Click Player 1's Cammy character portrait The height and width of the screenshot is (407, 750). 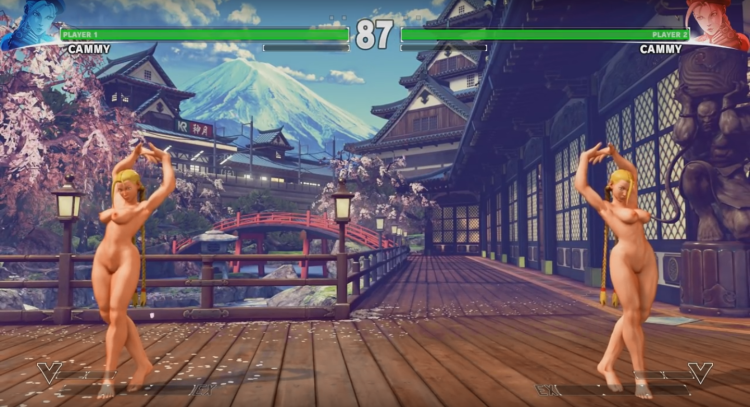30,22
